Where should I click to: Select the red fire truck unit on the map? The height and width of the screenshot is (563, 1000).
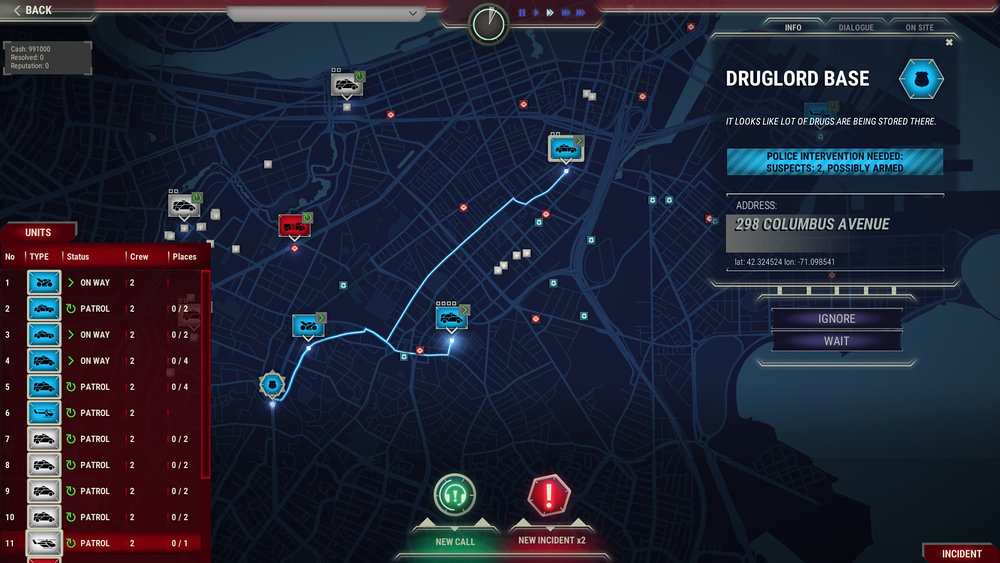(293, 226)
